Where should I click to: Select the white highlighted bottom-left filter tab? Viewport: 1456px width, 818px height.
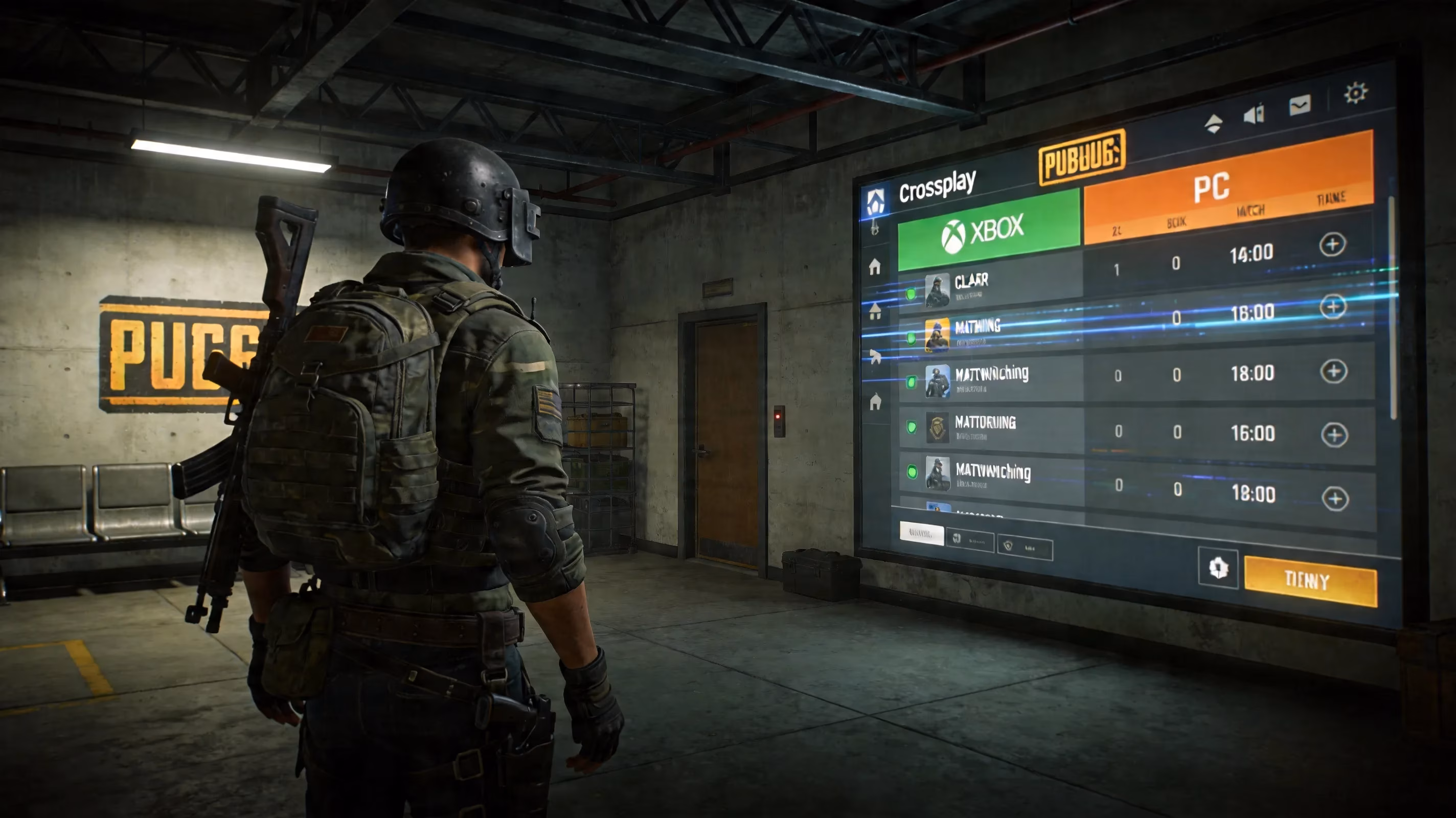click(x=921, y=533)
